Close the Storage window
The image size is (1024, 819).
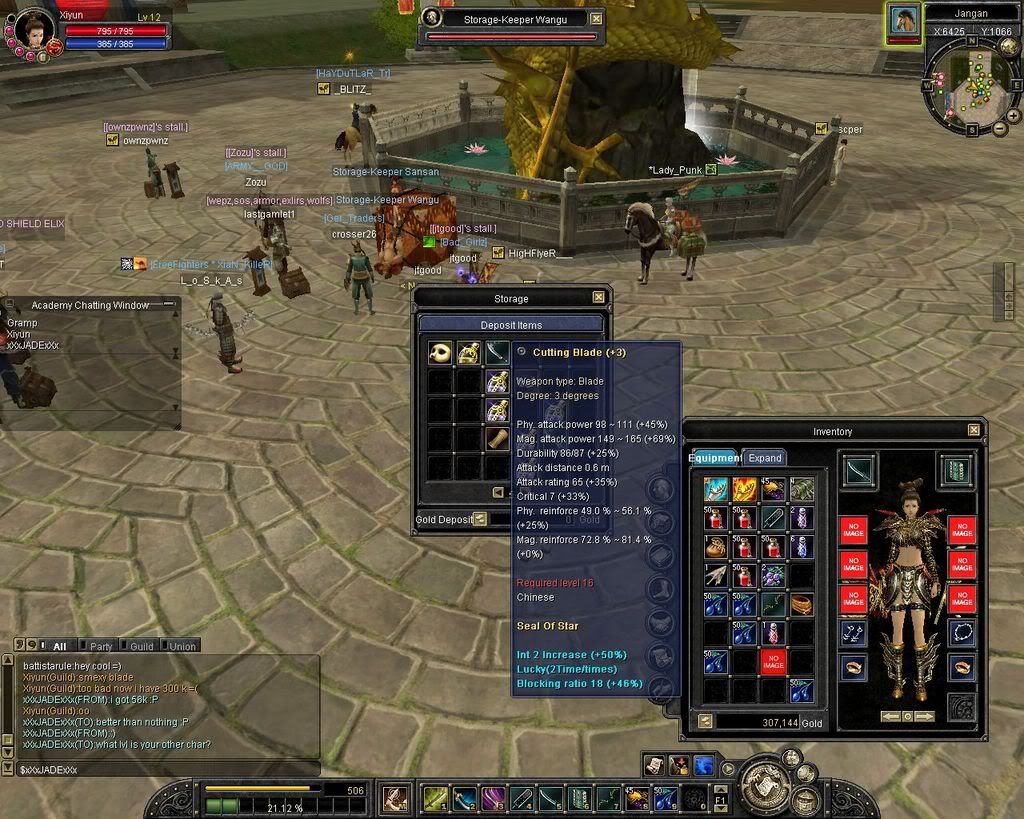tap(598, 297)
